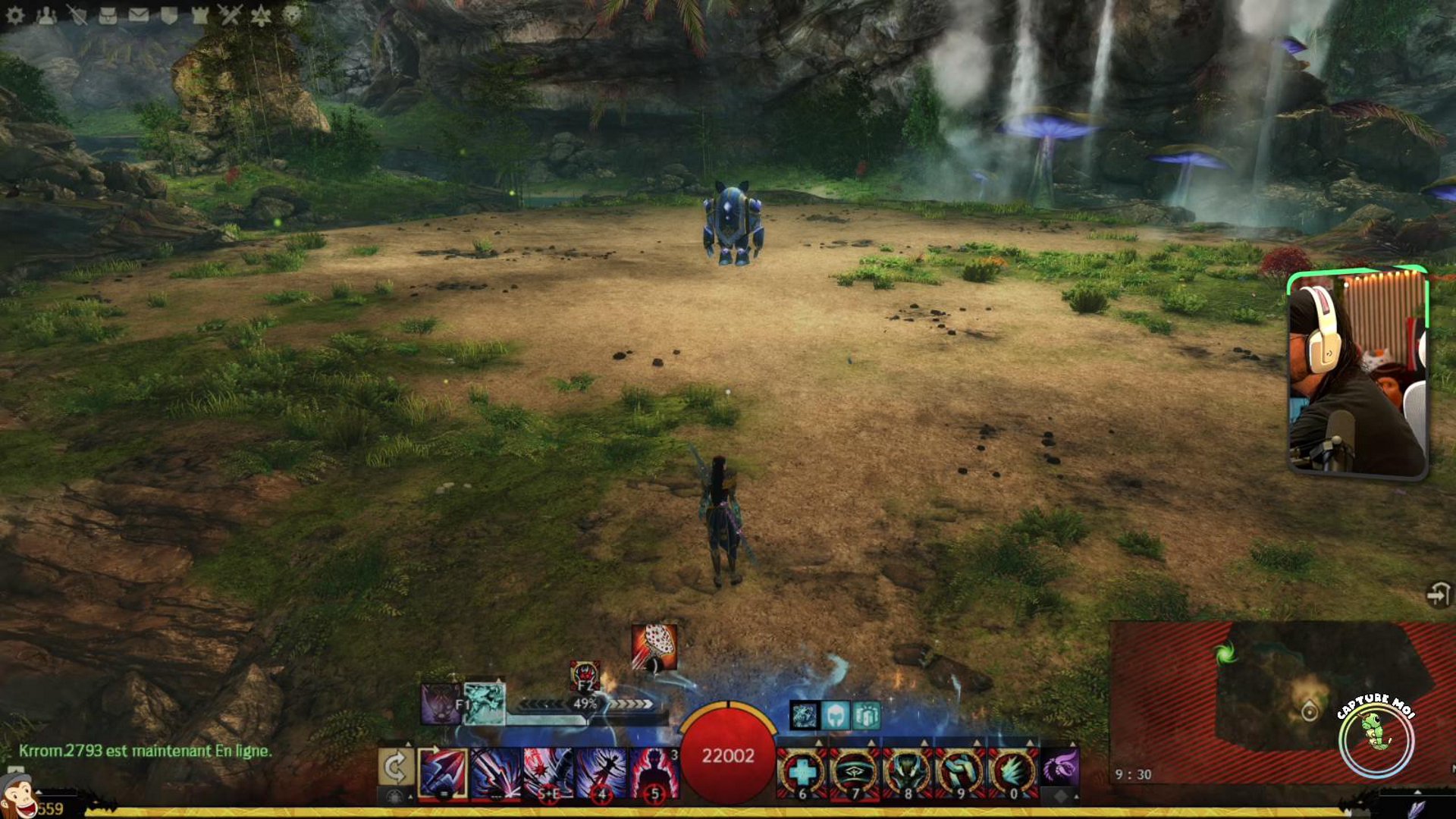Summon the purple griffon mount

[1060, 767]
